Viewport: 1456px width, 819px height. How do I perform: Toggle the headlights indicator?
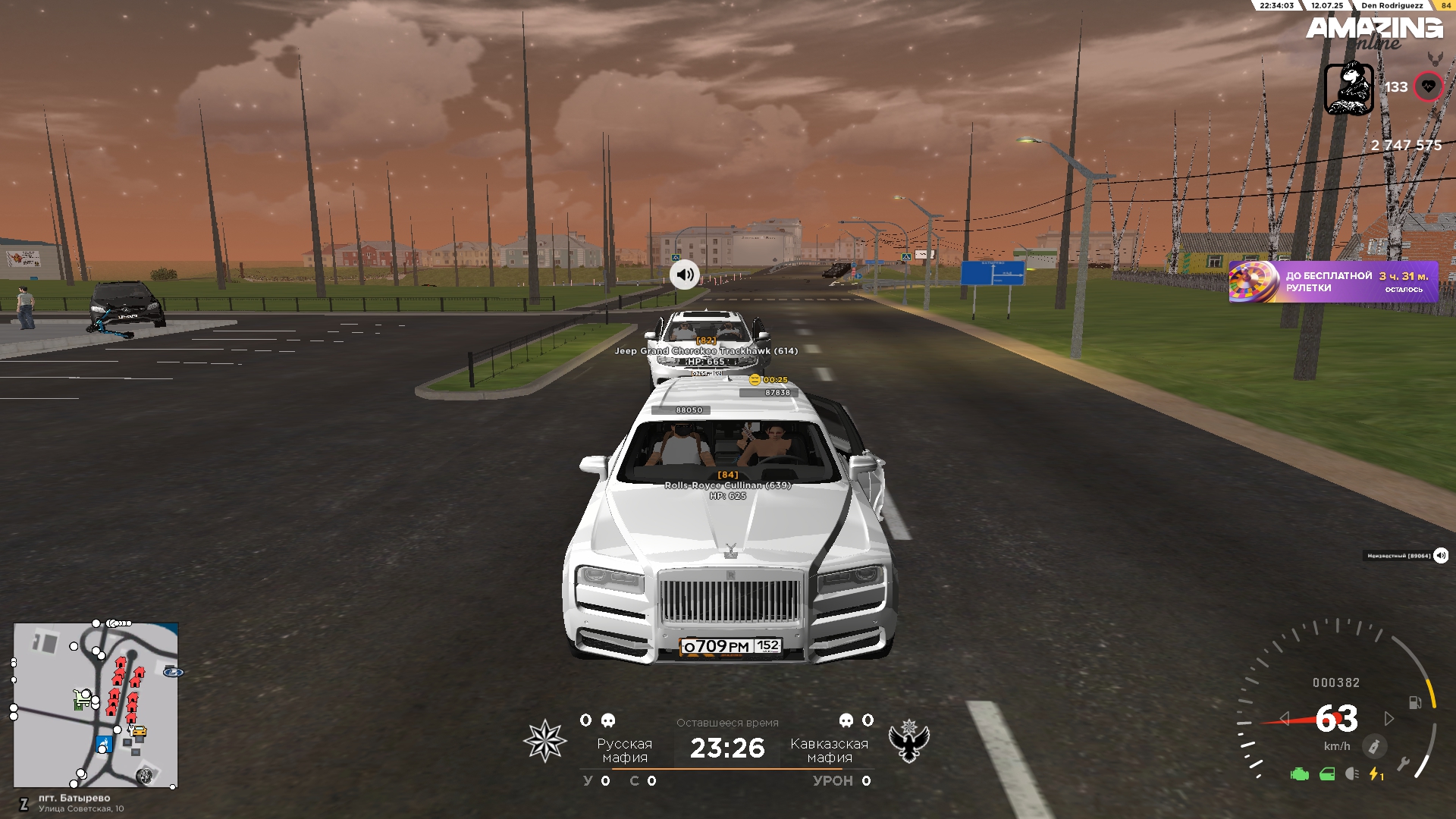point(1351,774)
